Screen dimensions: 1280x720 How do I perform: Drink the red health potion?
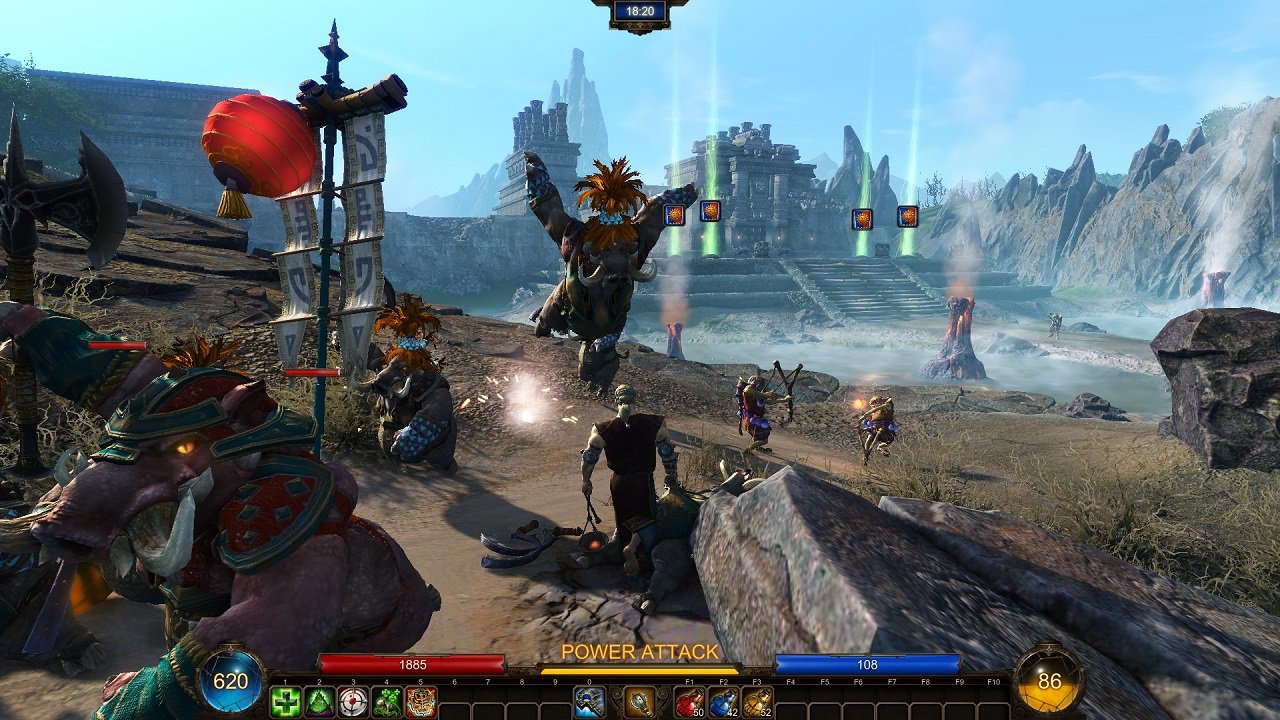pos(690,702)
